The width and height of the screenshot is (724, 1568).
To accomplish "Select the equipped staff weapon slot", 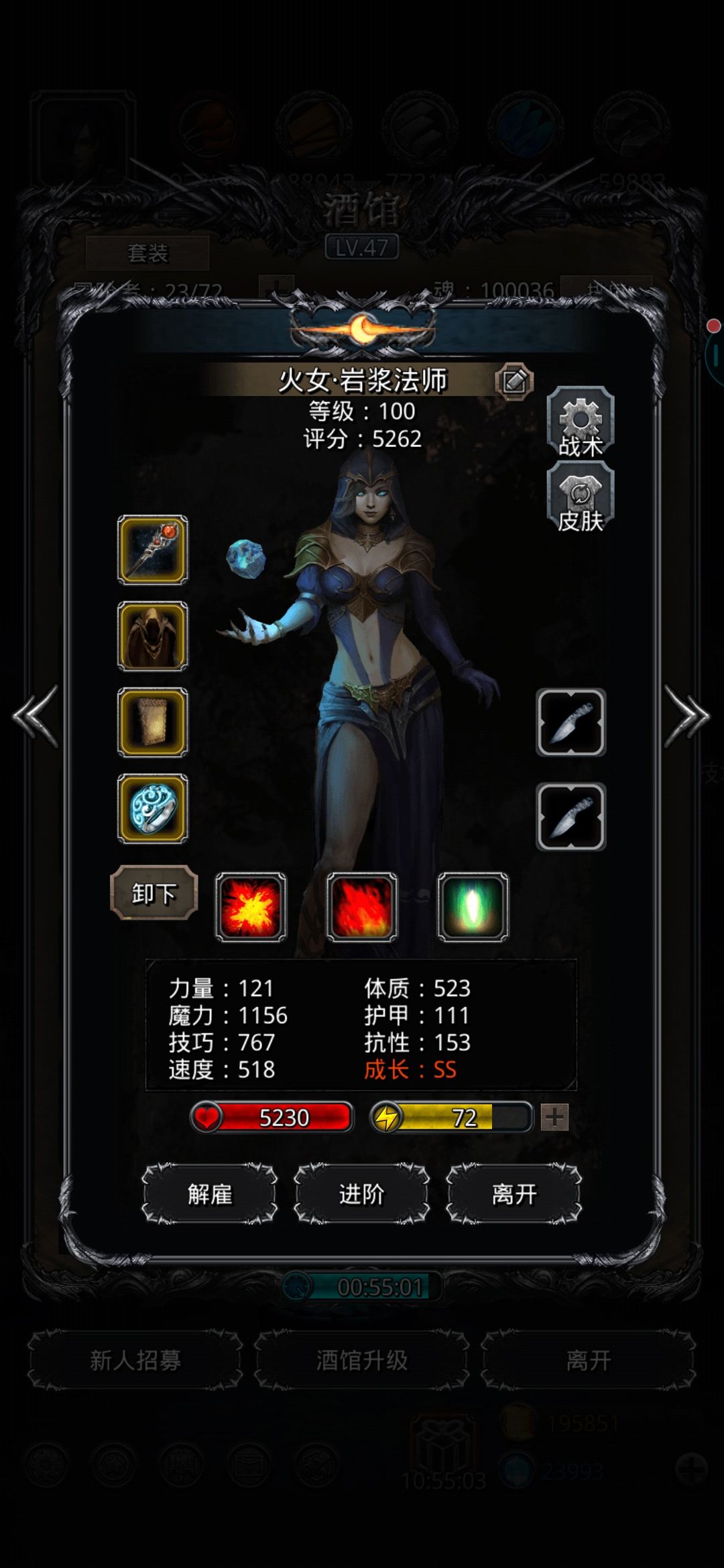I will (x=153, y=550).
